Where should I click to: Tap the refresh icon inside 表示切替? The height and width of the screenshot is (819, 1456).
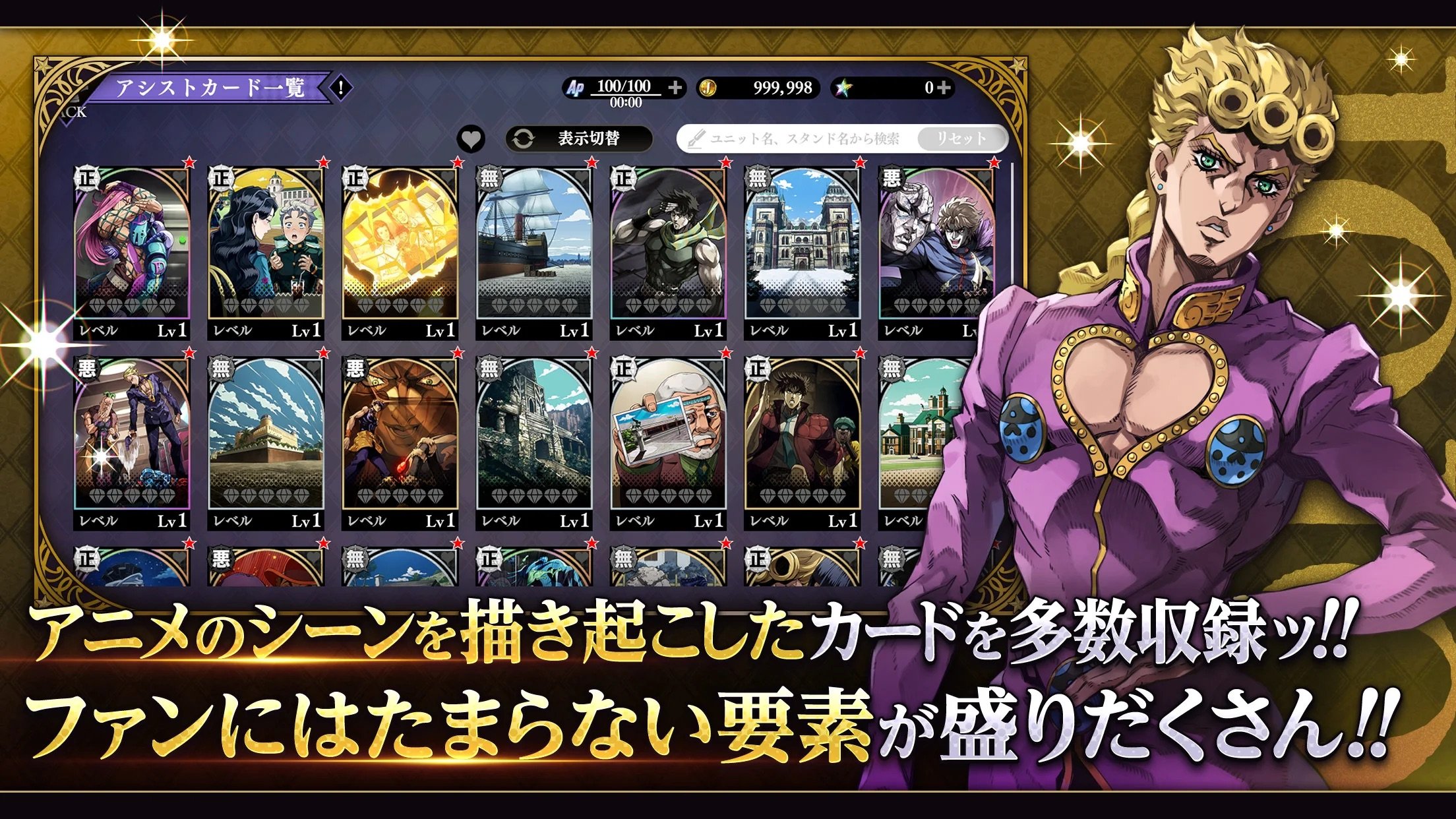523,137
